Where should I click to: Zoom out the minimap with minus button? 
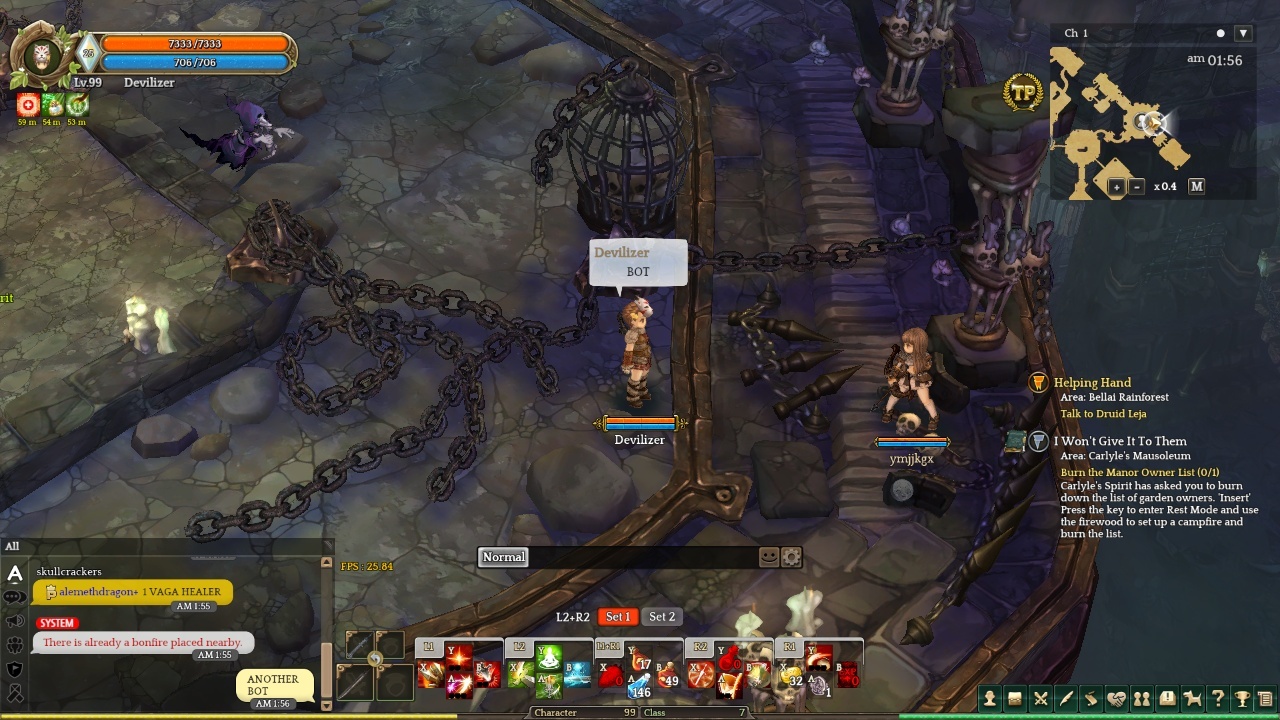click(x=1137, y=186)
